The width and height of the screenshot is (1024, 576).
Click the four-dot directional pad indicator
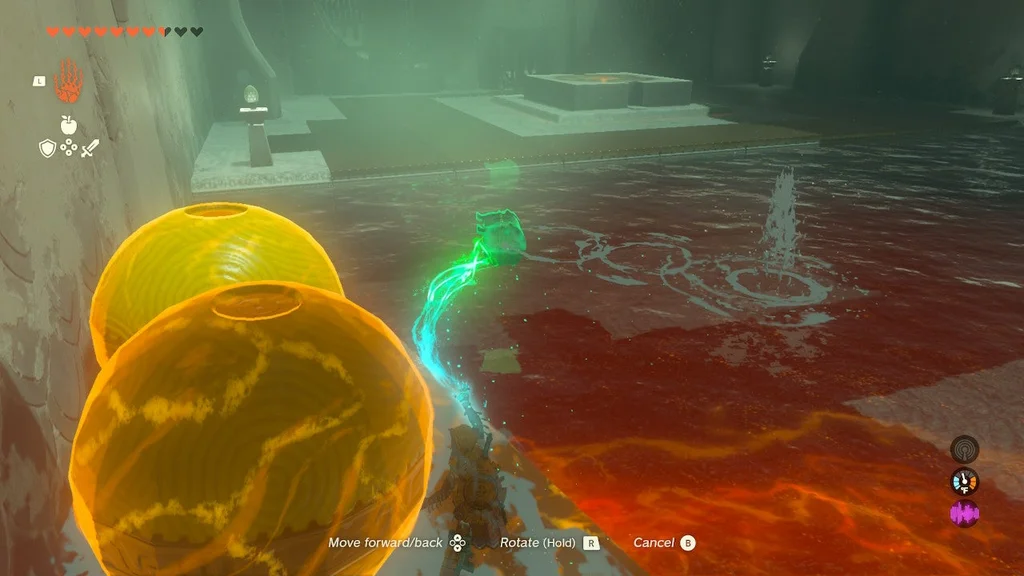click(68, 149)
